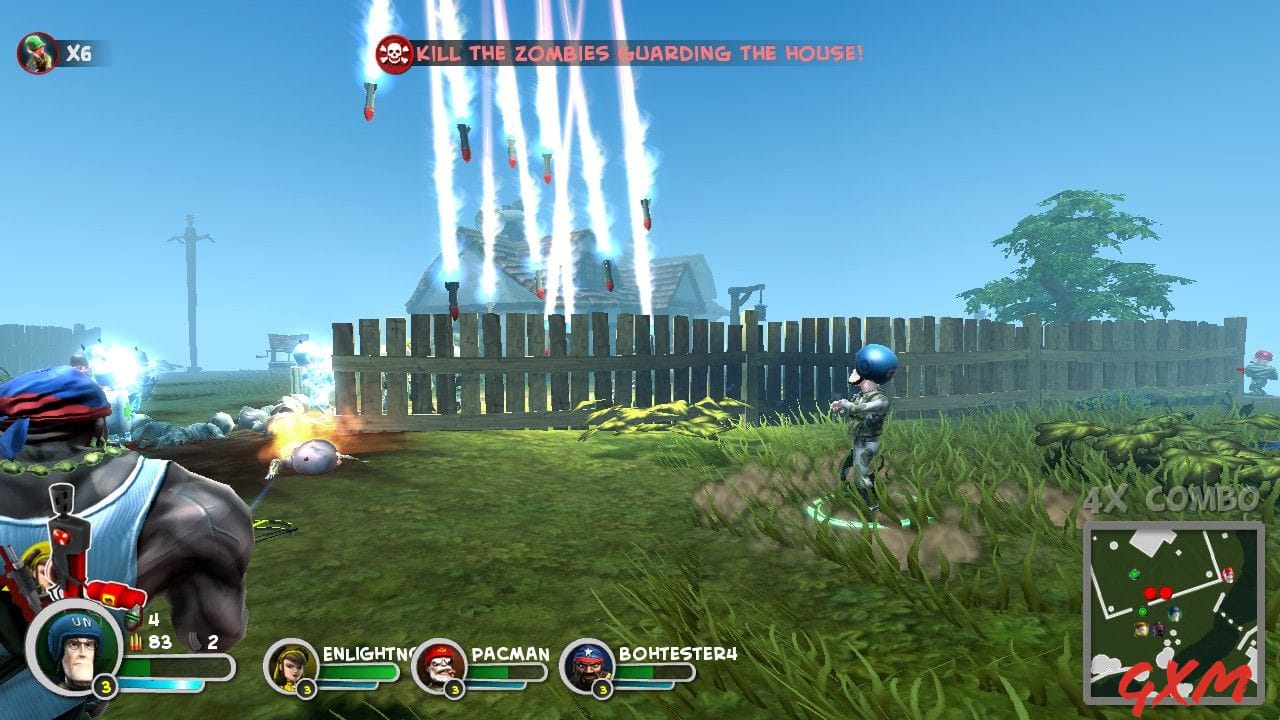The image size is (1280, 720).
Task: Select the ammo bullets icon
Action: tap(136, 640)
